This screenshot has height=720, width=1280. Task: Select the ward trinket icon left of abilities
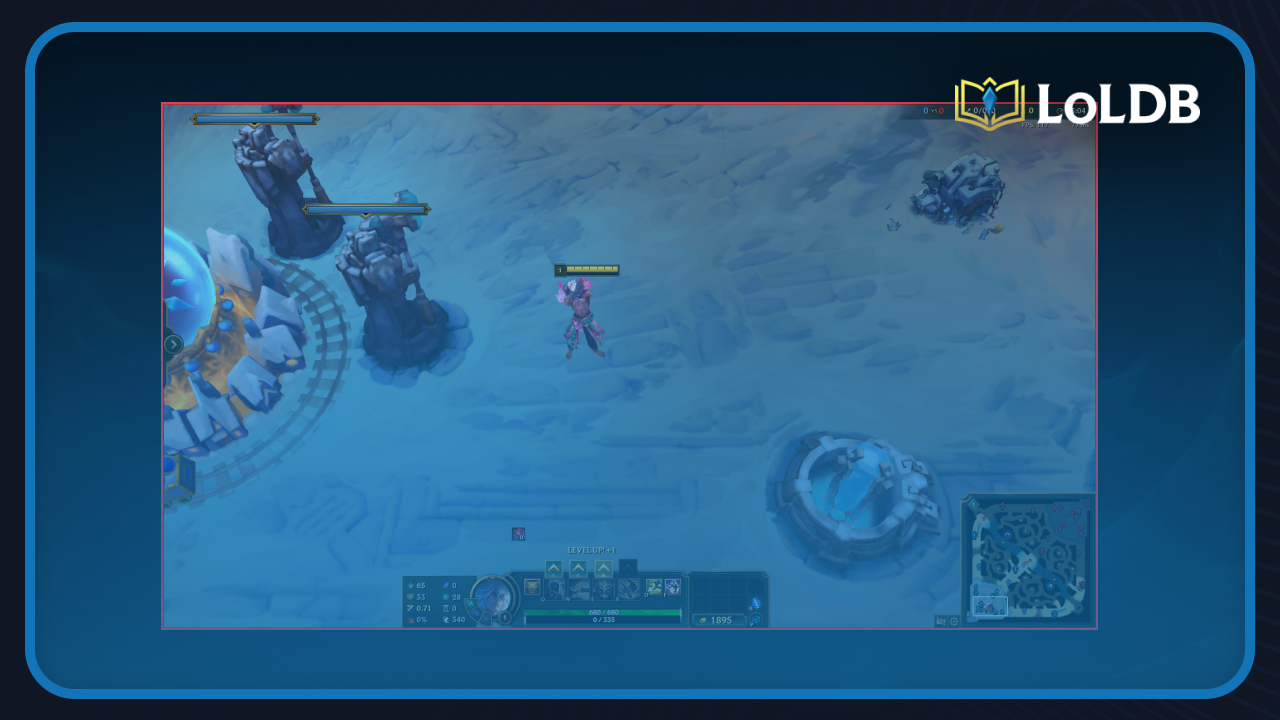tap(531, 587)
